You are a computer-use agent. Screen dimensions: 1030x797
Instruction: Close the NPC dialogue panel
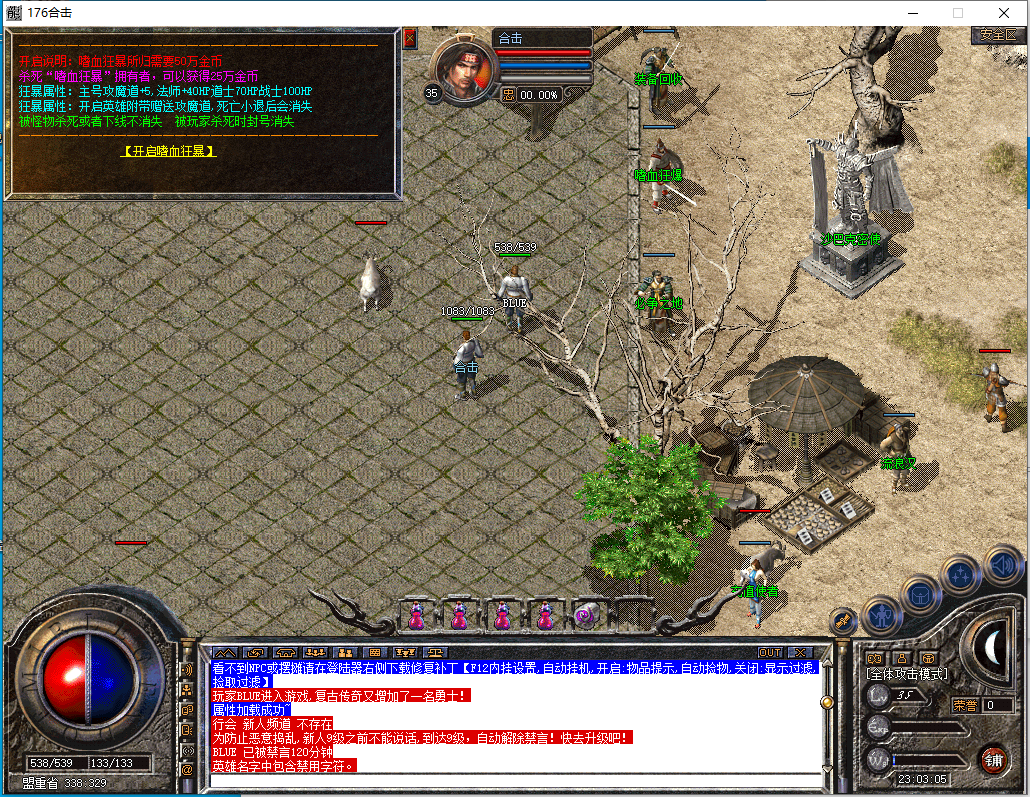pyautogui.click(x=409, y=39)
